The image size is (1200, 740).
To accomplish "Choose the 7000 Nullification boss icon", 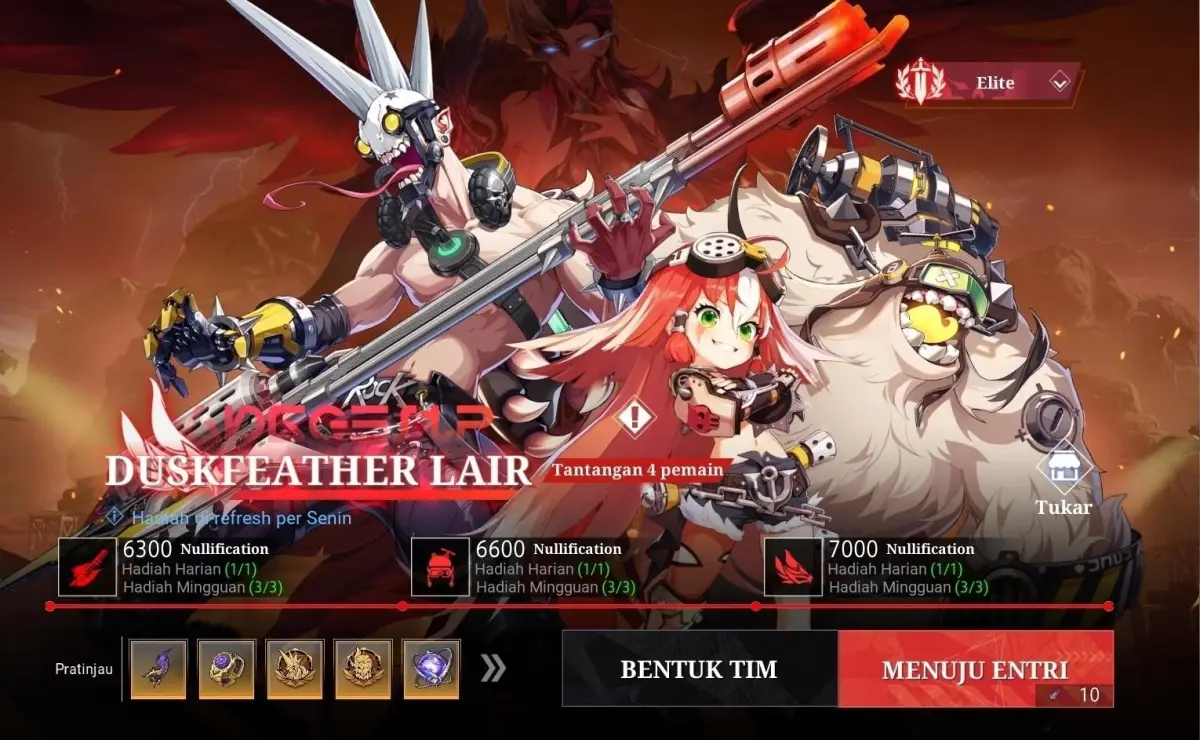I will tap(793, 567).
